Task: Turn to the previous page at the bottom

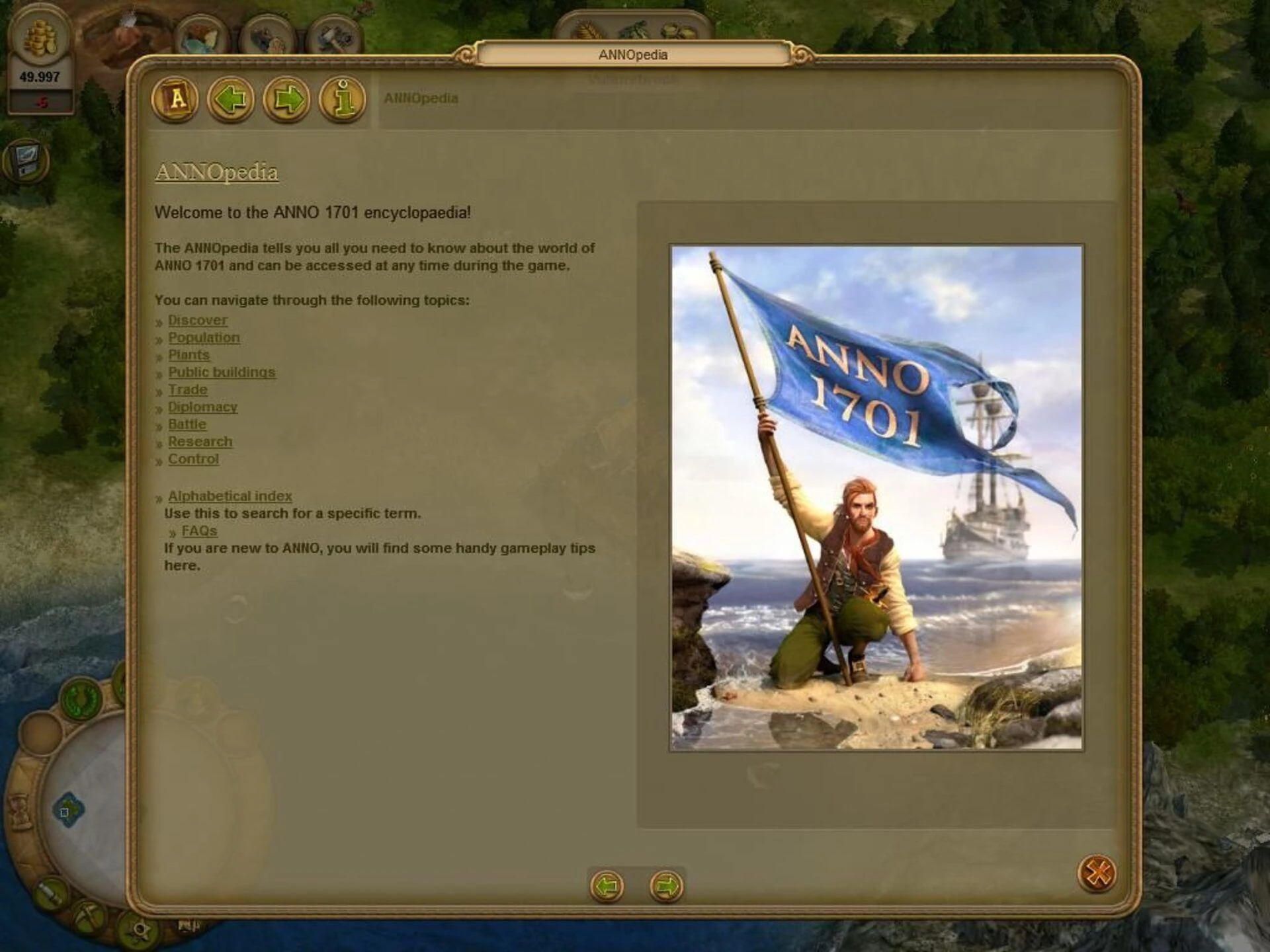Action: point(607,886)
